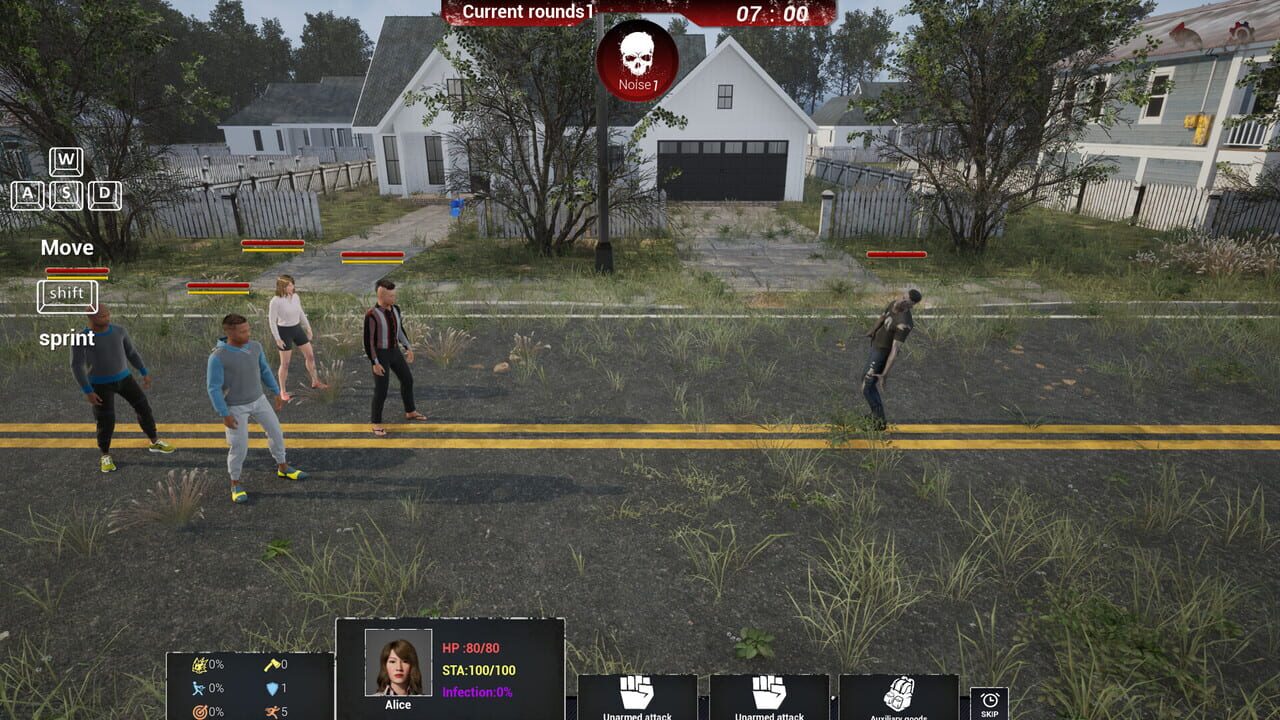This screenshot has height=720, width=1280.
Task: Click the HP 80/80 stat text
Action: click(x=470, y=648)
